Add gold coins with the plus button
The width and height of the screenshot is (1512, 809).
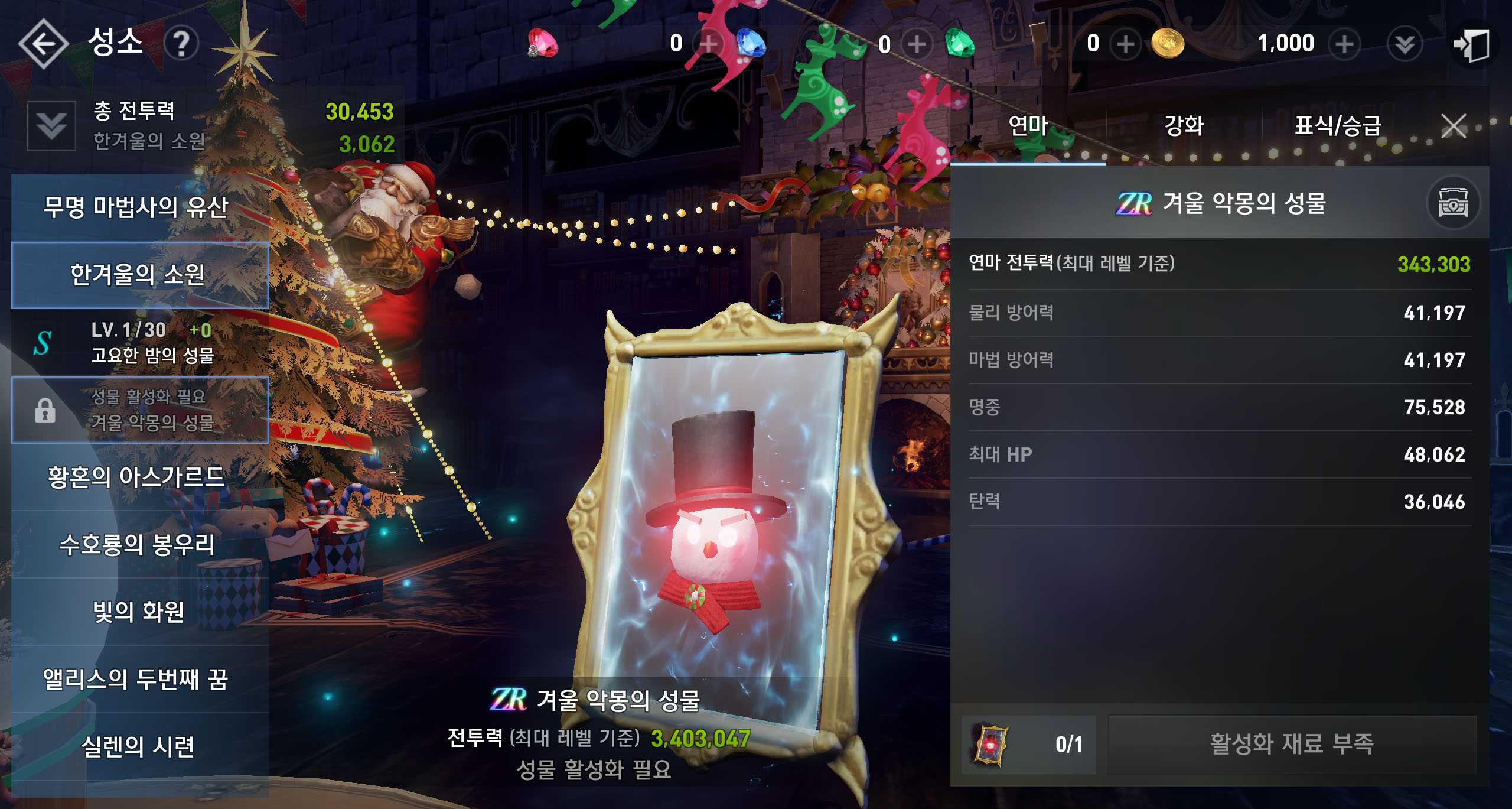coord(1344,44)
